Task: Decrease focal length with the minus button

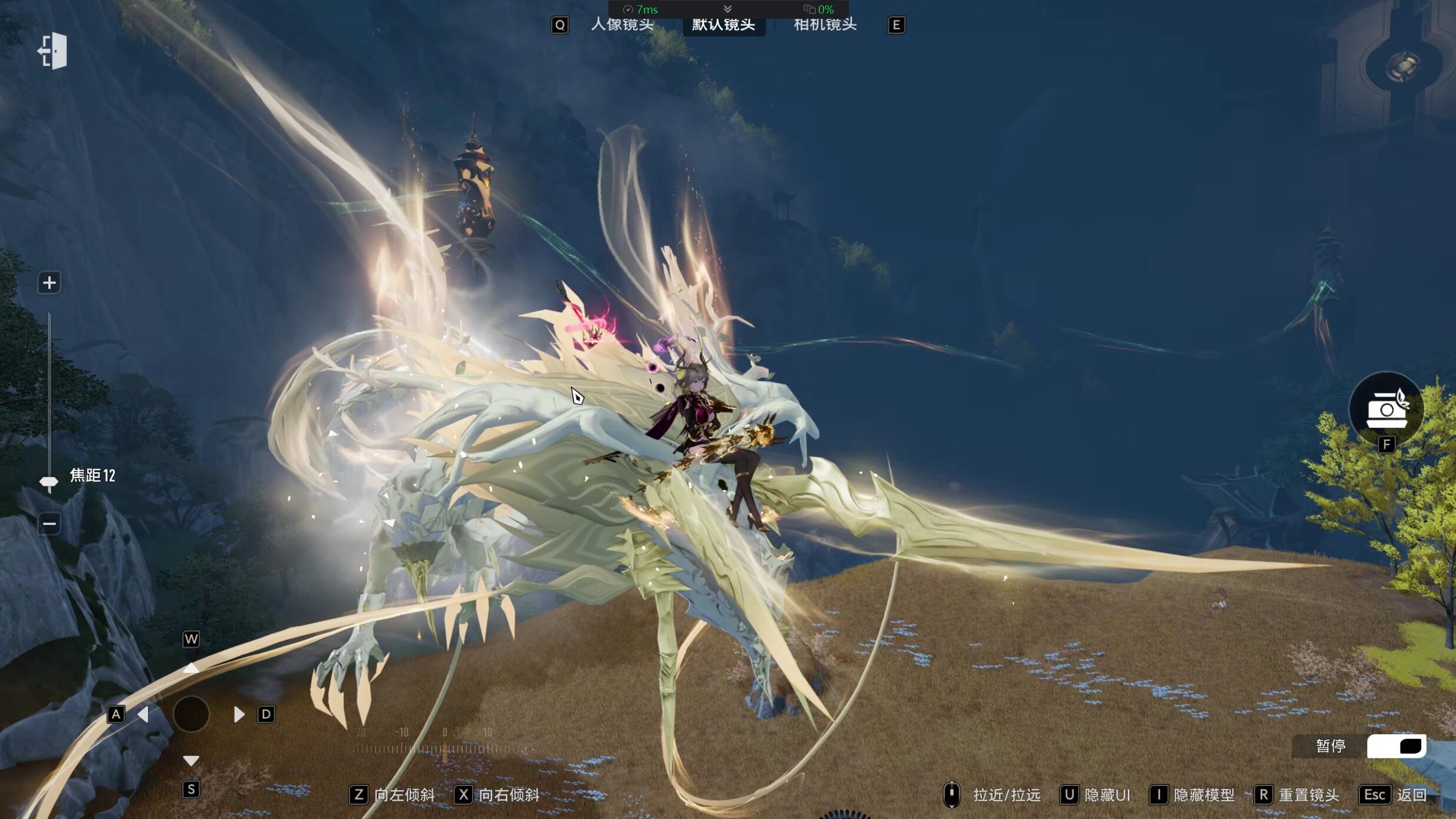Action: tap(49, 523)
